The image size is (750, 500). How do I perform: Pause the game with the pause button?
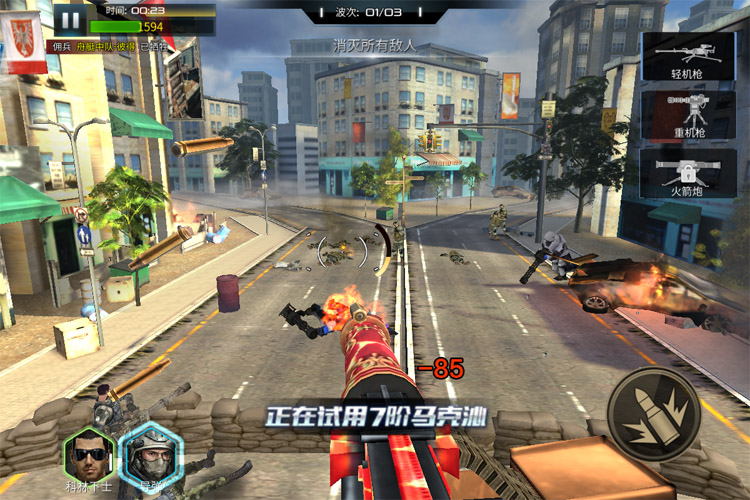[69, 18]
